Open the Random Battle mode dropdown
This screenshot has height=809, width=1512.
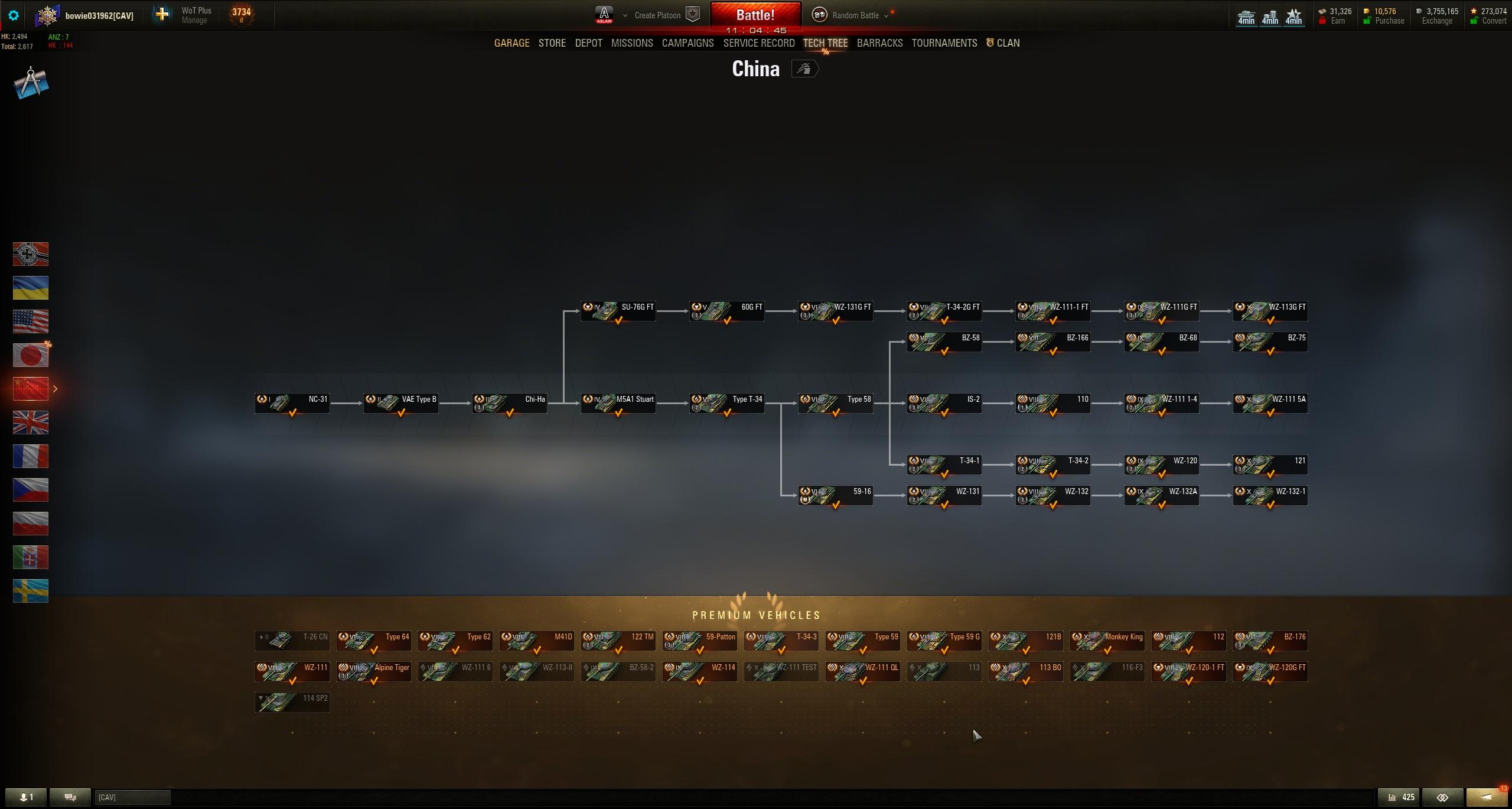[x=885, y=15]
